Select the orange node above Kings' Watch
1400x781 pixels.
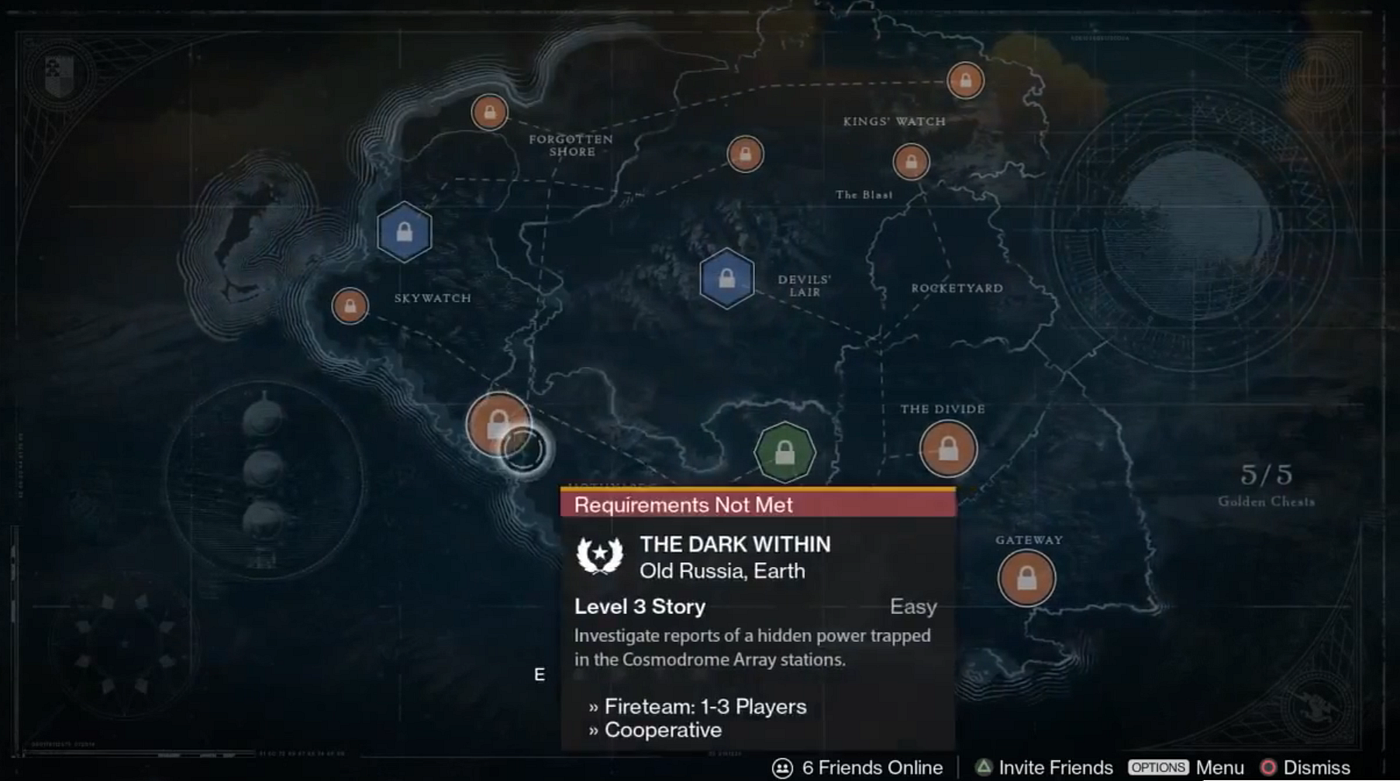click(965, 80)
